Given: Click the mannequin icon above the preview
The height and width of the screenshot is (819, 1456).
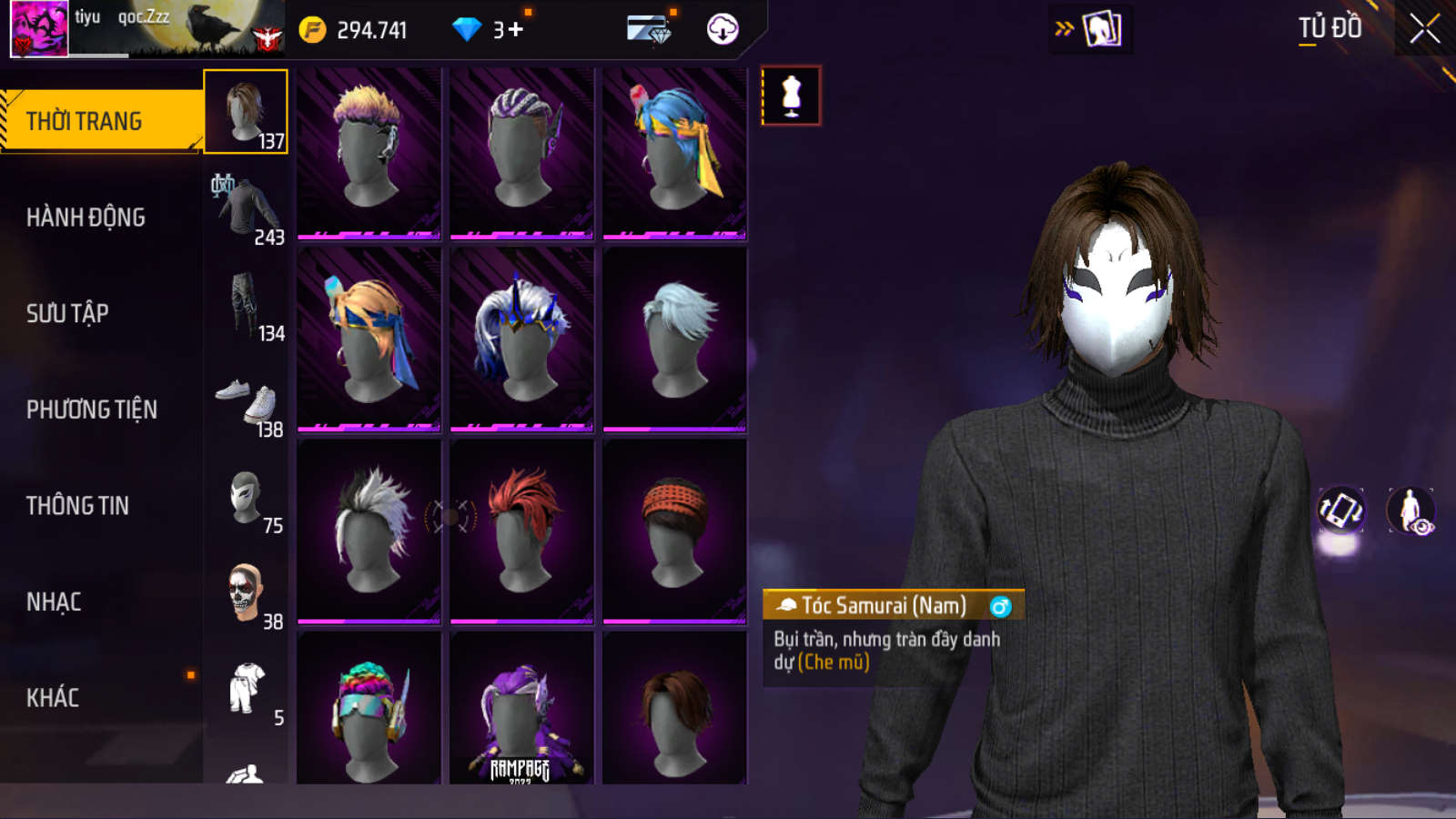Looking at the screenshot, I should pos(791,96).
